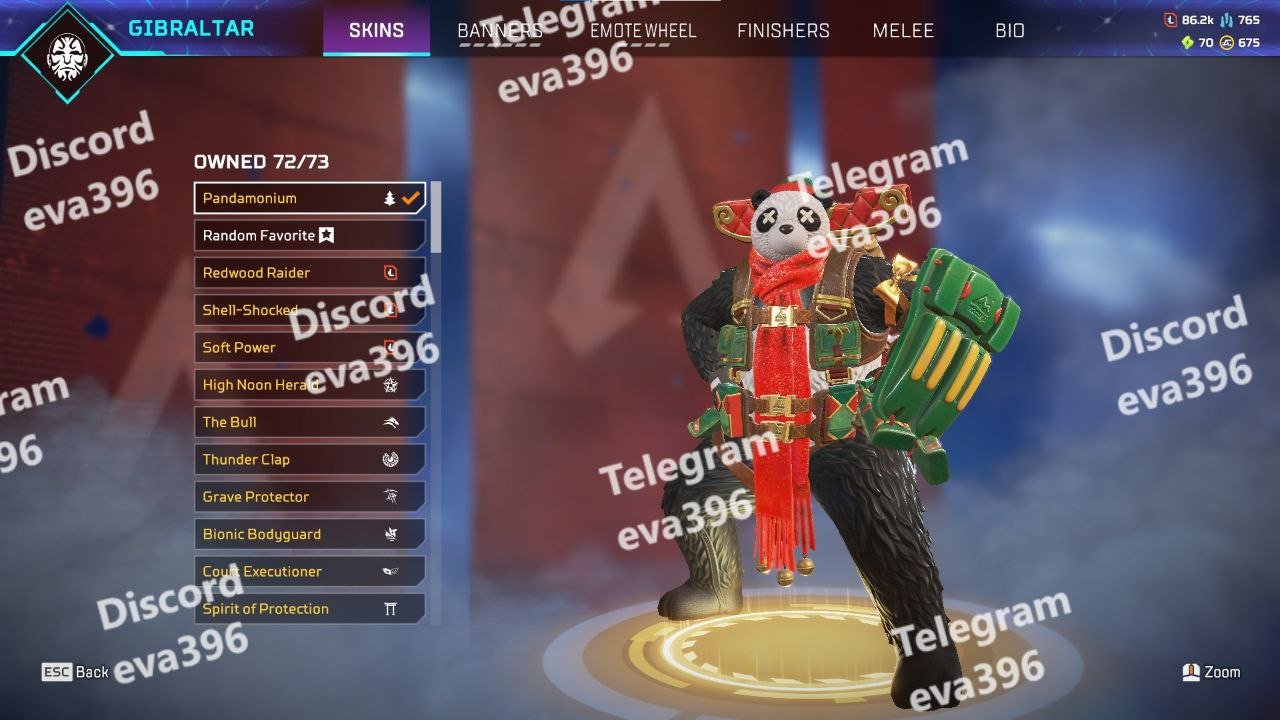
Task: Select the Melee tab
Action: click(903, 31)
